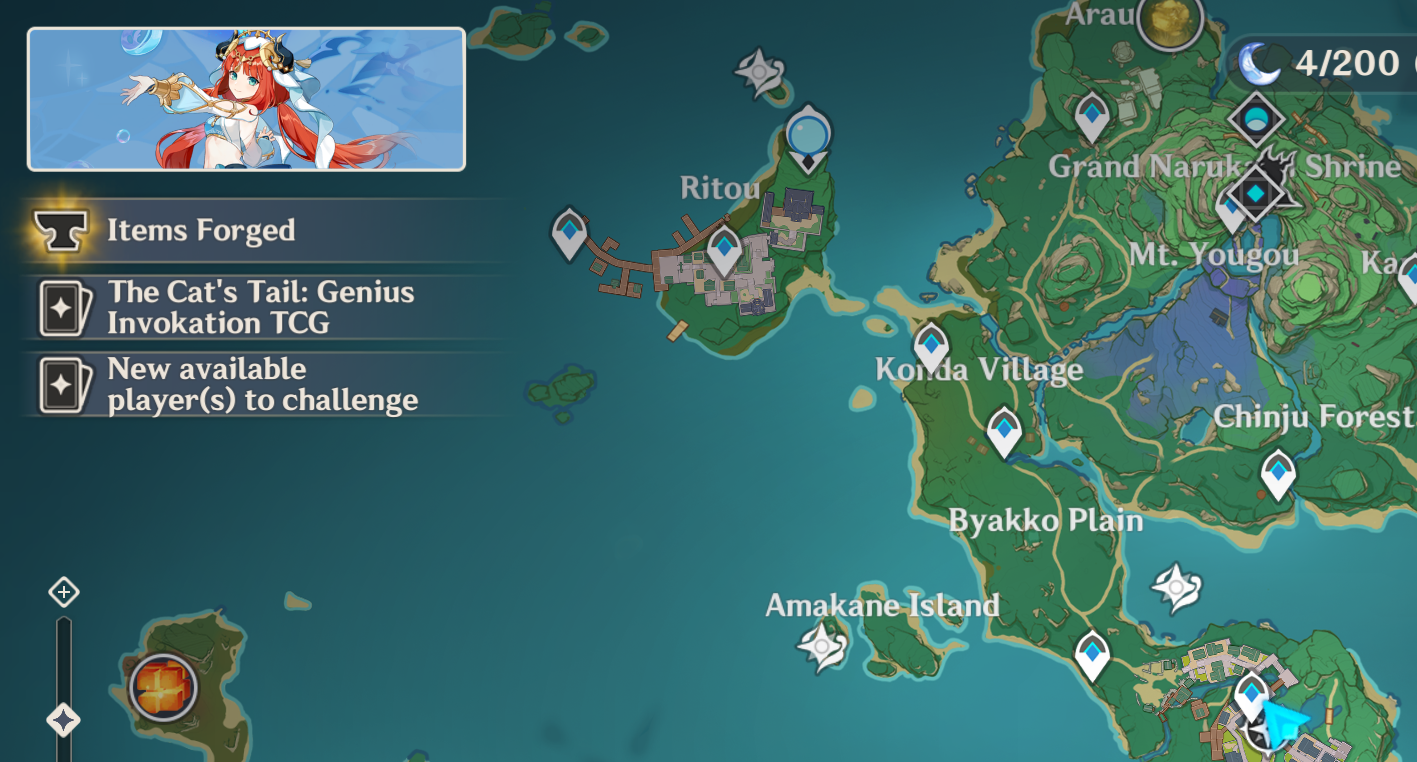This screenshot has width=1417, height=762.
Task: Click the pinwheel marker above Ritou island
Action: [757, 70]
